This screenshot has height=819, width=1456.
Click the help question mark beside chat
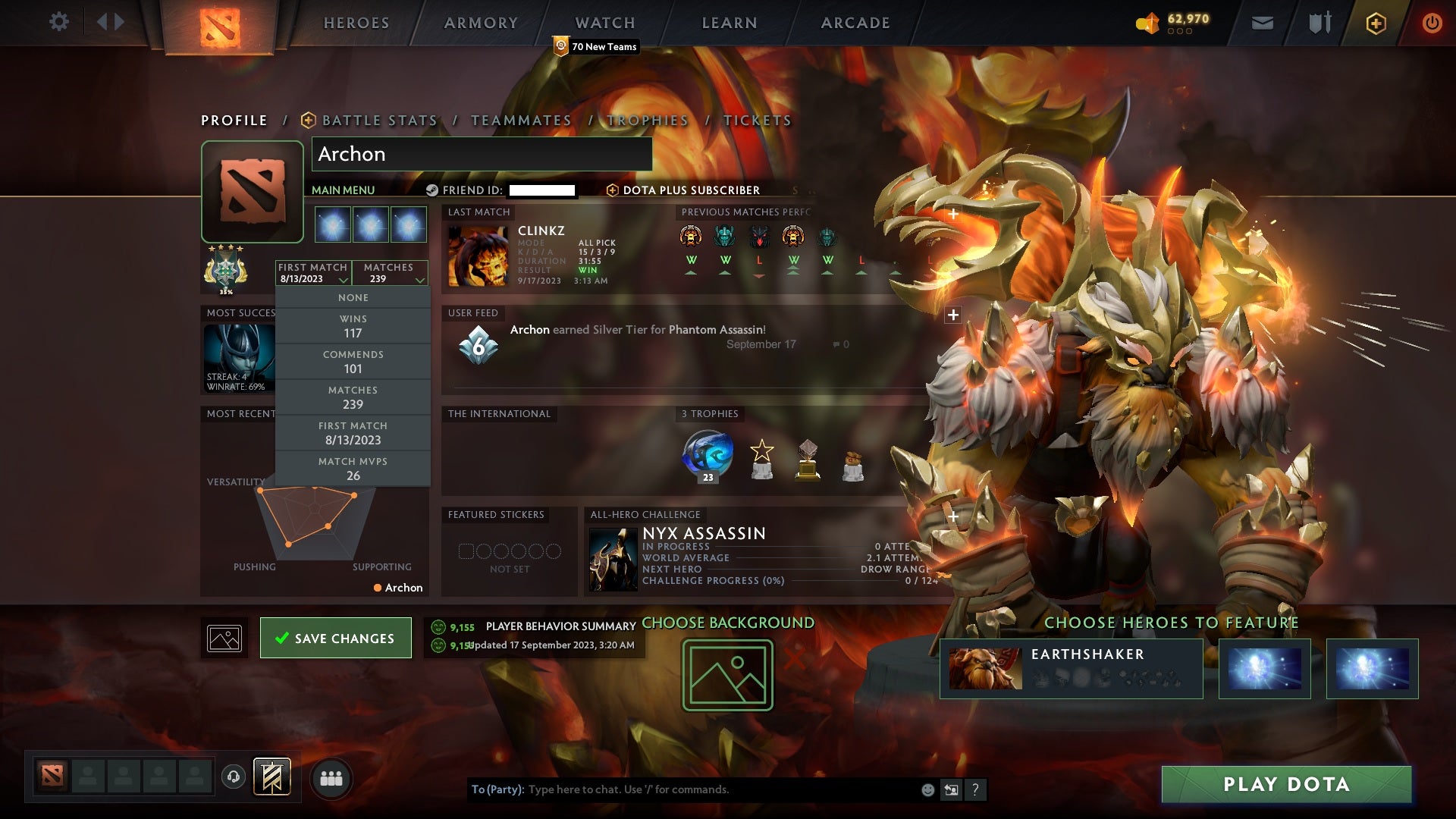click(x=975, y=789)
